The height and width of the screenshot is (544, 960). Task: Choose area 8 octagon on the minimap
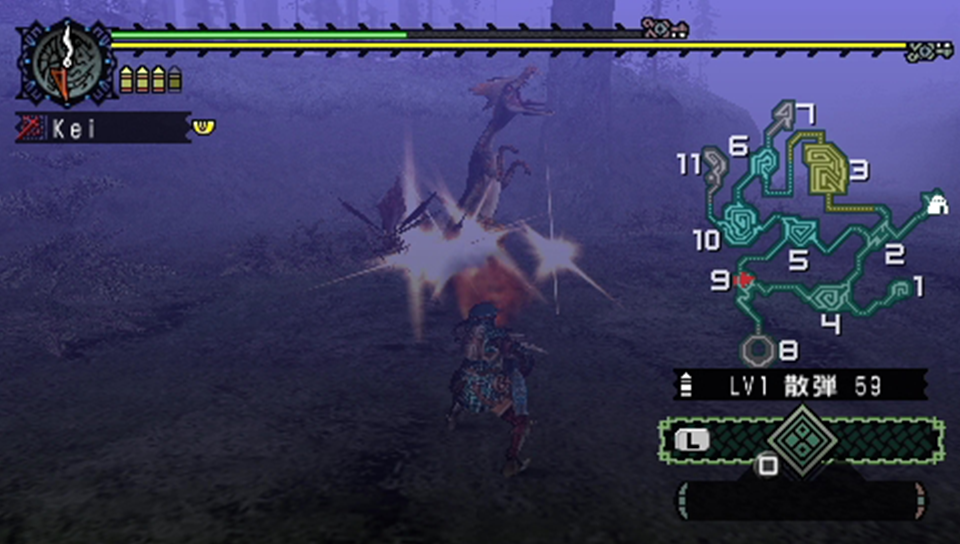759,350
